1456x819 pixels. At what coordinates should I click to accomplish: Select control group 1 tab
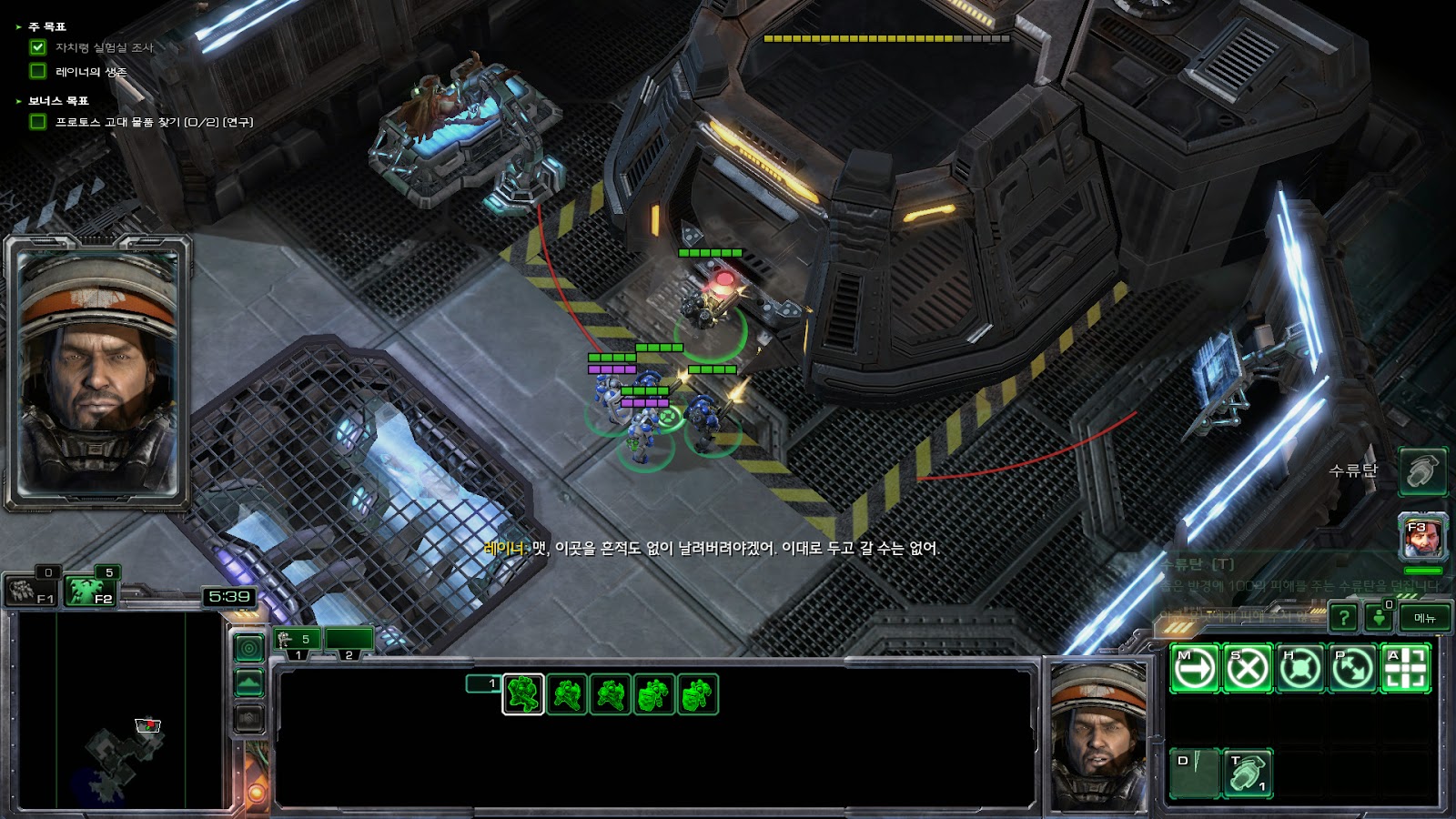[297, 642]
